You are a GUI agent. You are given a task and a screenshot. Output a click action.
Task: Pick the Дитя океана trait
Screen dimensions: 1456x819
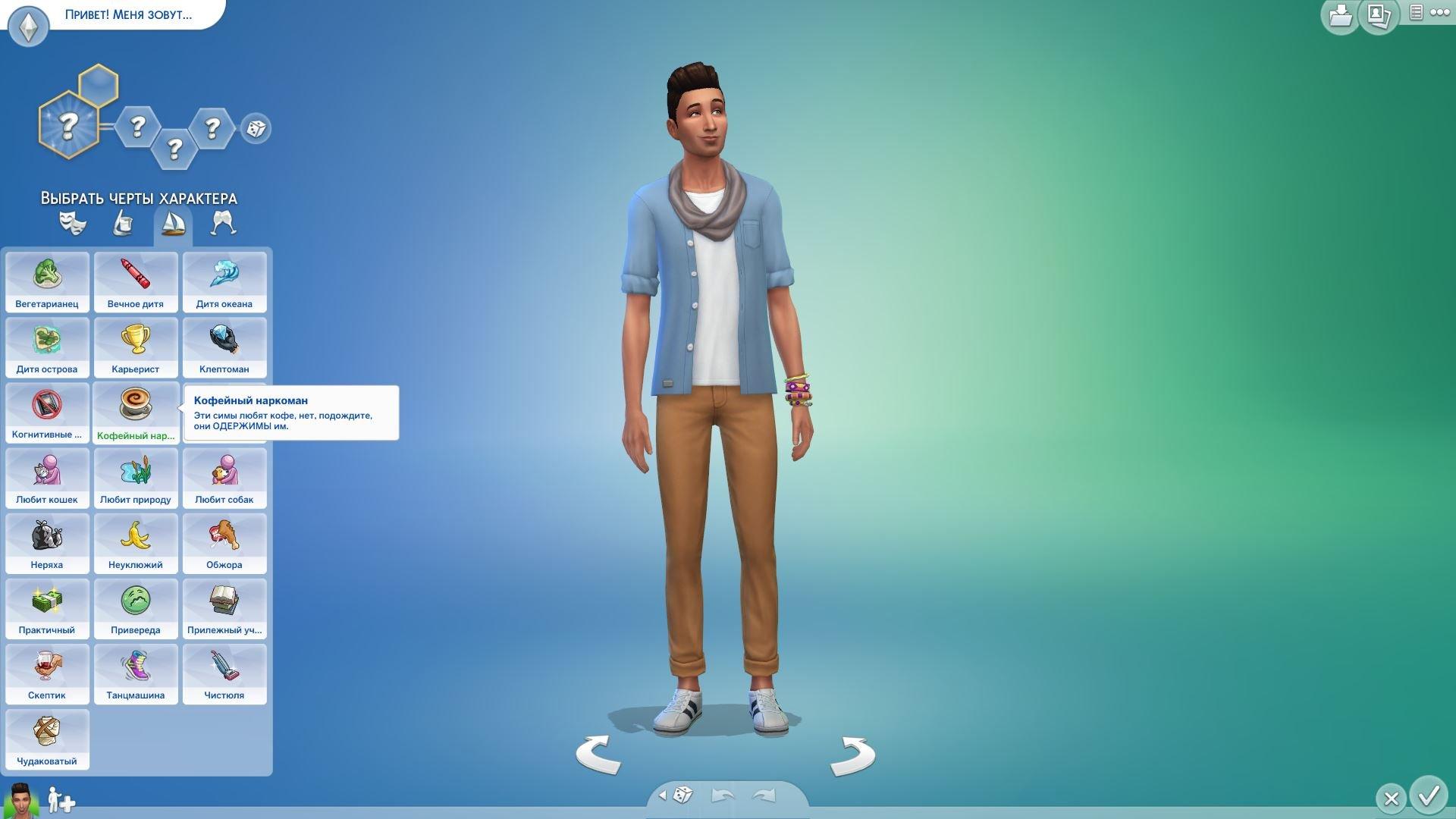[224, 282]
